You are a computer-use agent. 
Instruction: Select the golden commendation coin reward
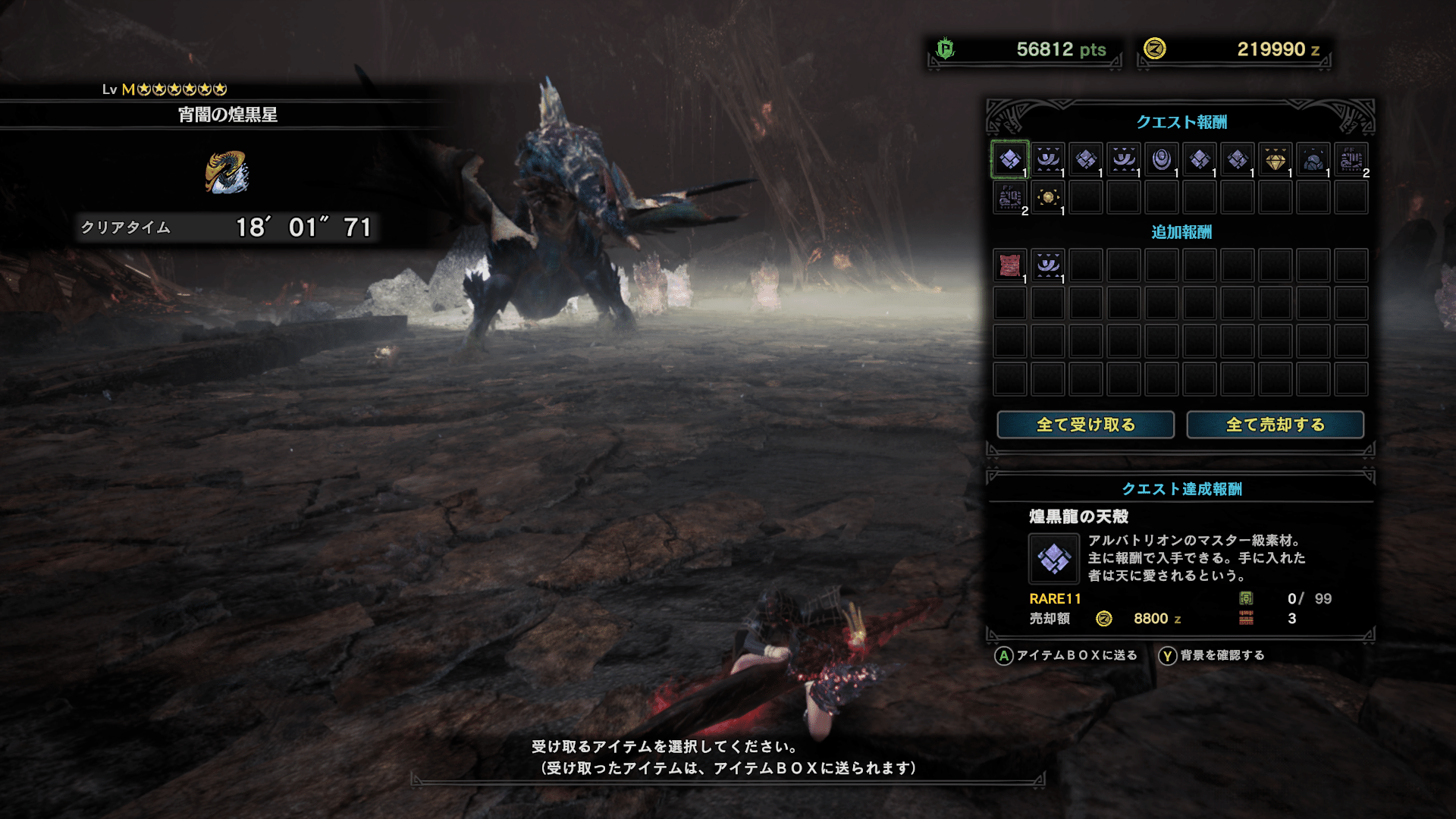pos(1047,197)
